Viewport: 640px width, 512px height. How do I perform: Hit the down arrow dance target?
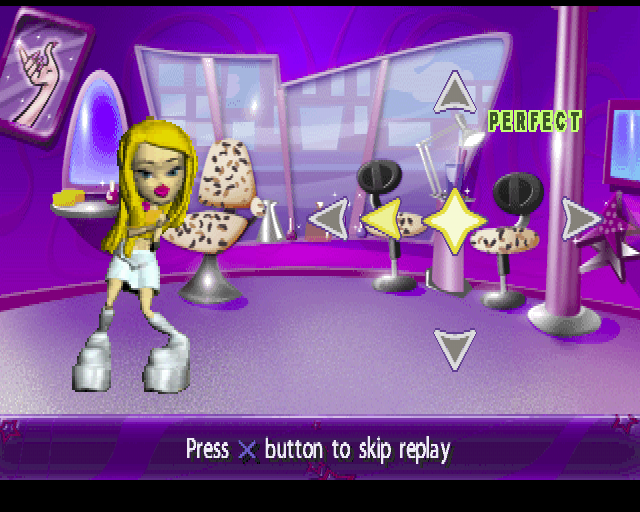pyautogui.click(x=455, y=347)
